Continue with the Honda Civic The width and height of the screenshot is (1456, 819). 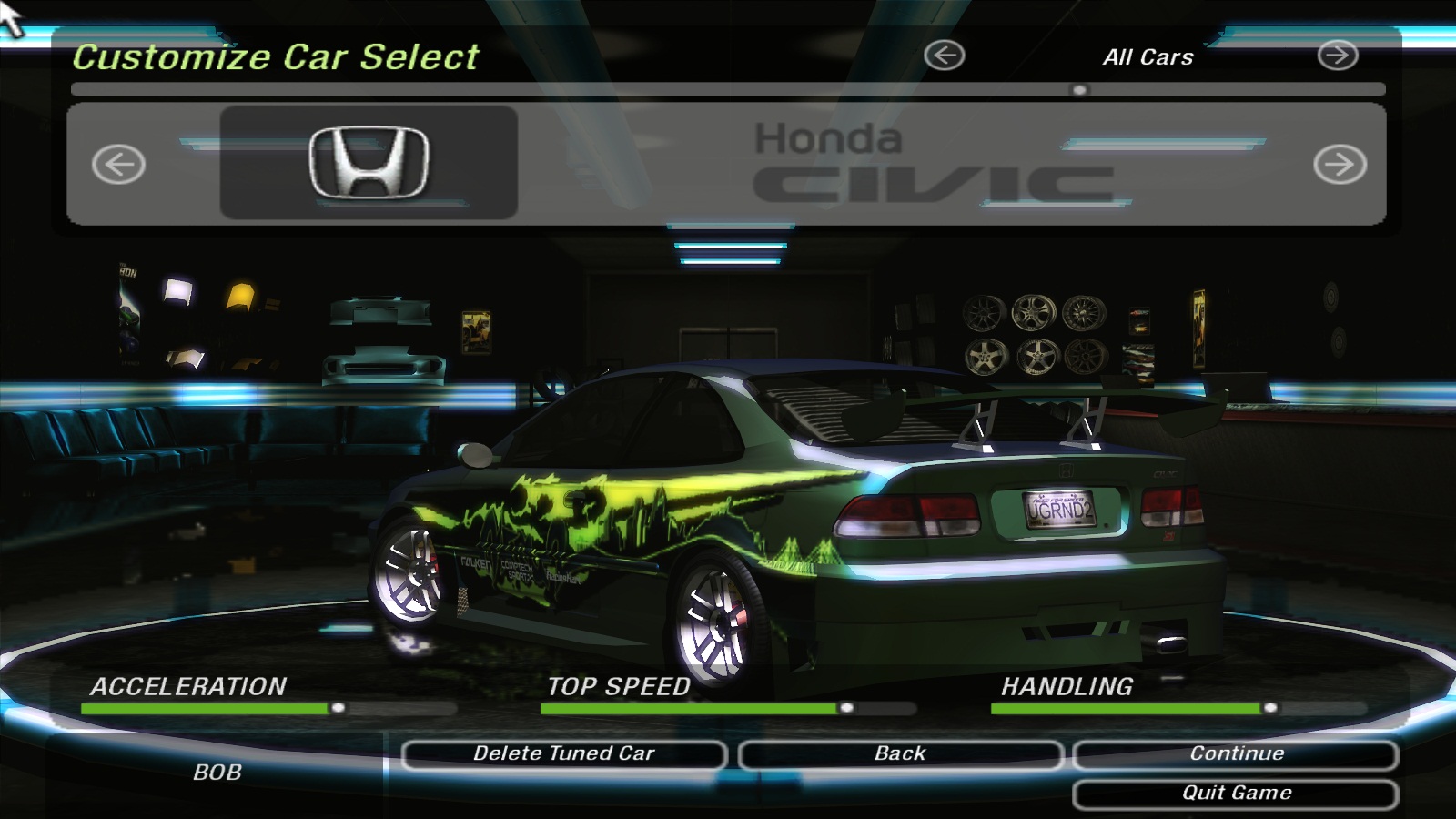click(x=1236, y=754)
